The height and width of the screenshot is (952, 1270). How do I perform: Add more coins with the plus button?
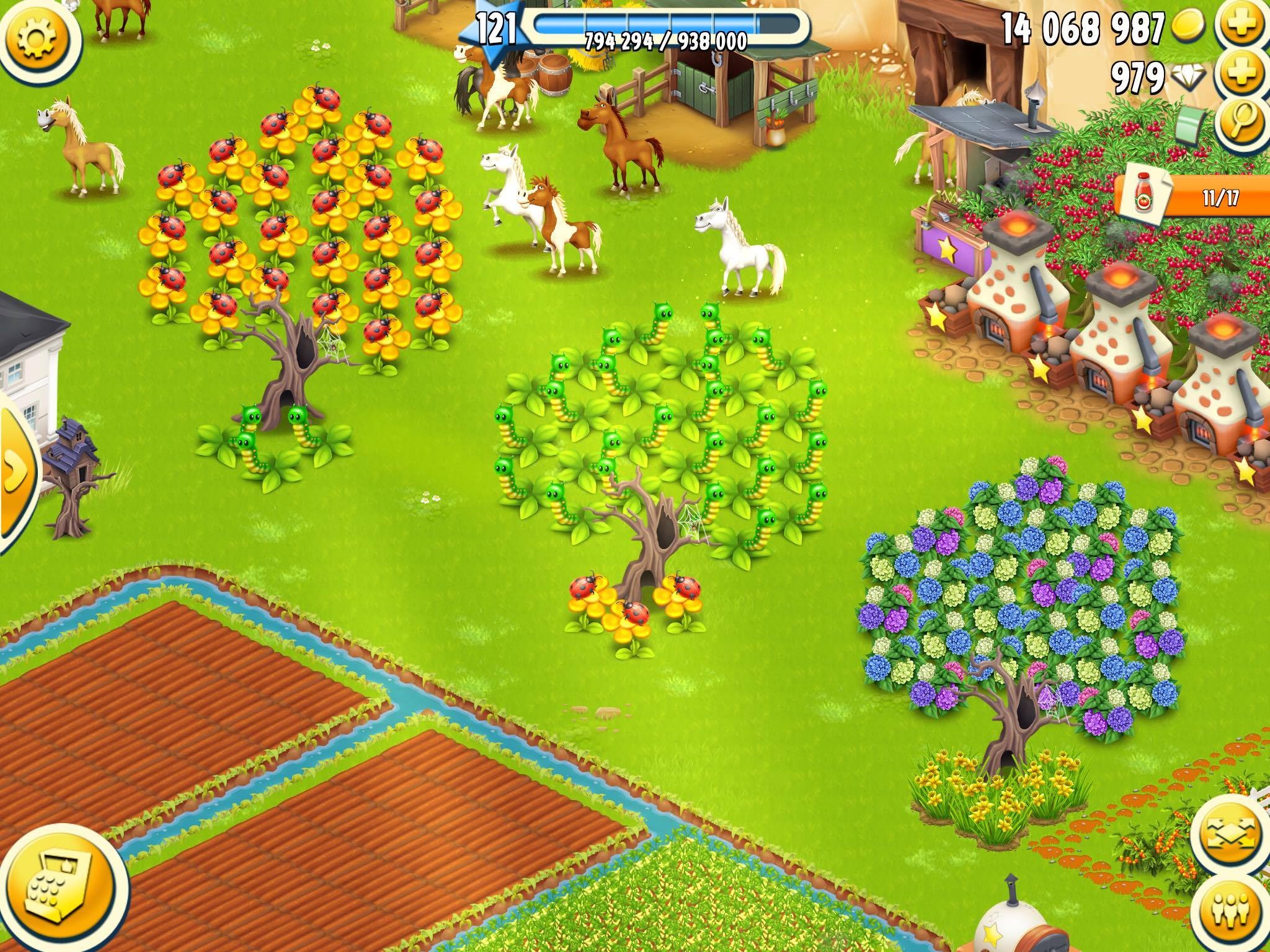[1243, 27]
